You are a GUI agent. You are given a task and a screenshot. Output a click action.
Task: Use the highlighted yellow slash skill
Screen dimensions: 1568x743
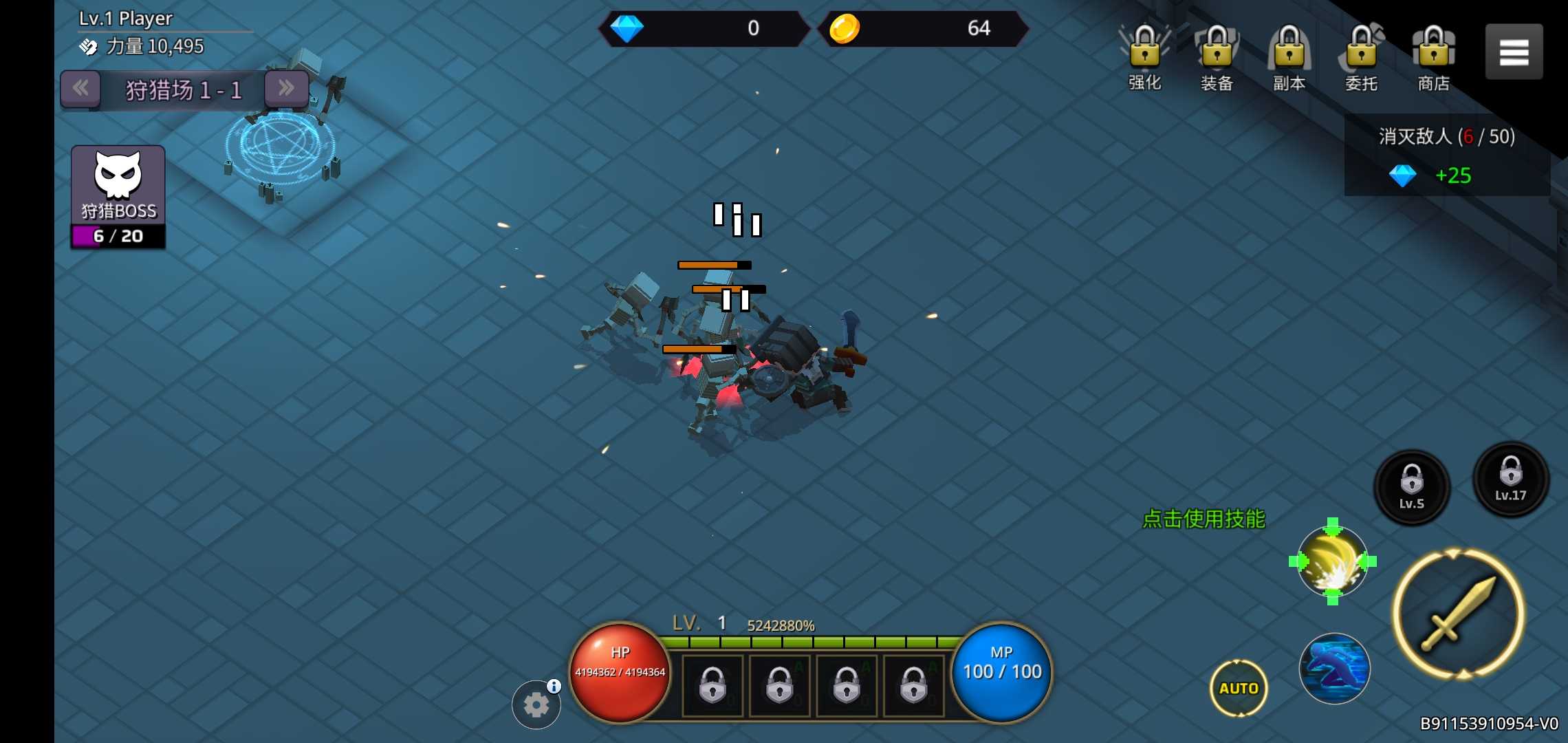point(1332,561)
